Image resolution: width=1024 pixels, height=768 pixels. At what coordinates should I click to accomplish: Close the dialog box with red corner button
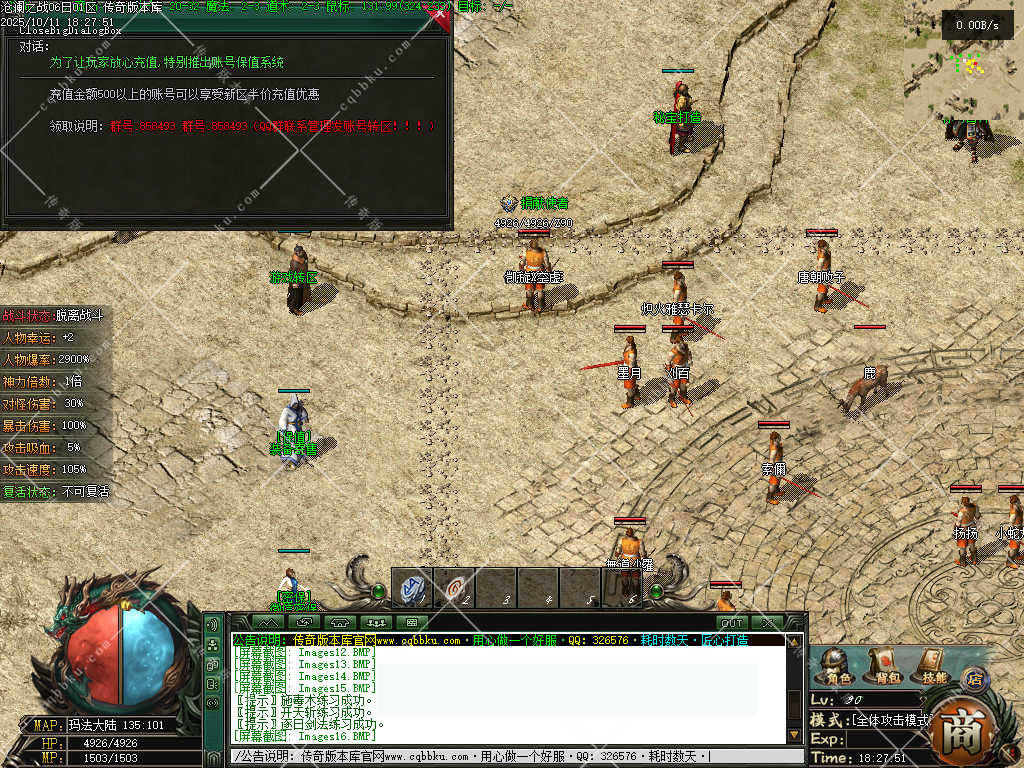pos(440,14)
